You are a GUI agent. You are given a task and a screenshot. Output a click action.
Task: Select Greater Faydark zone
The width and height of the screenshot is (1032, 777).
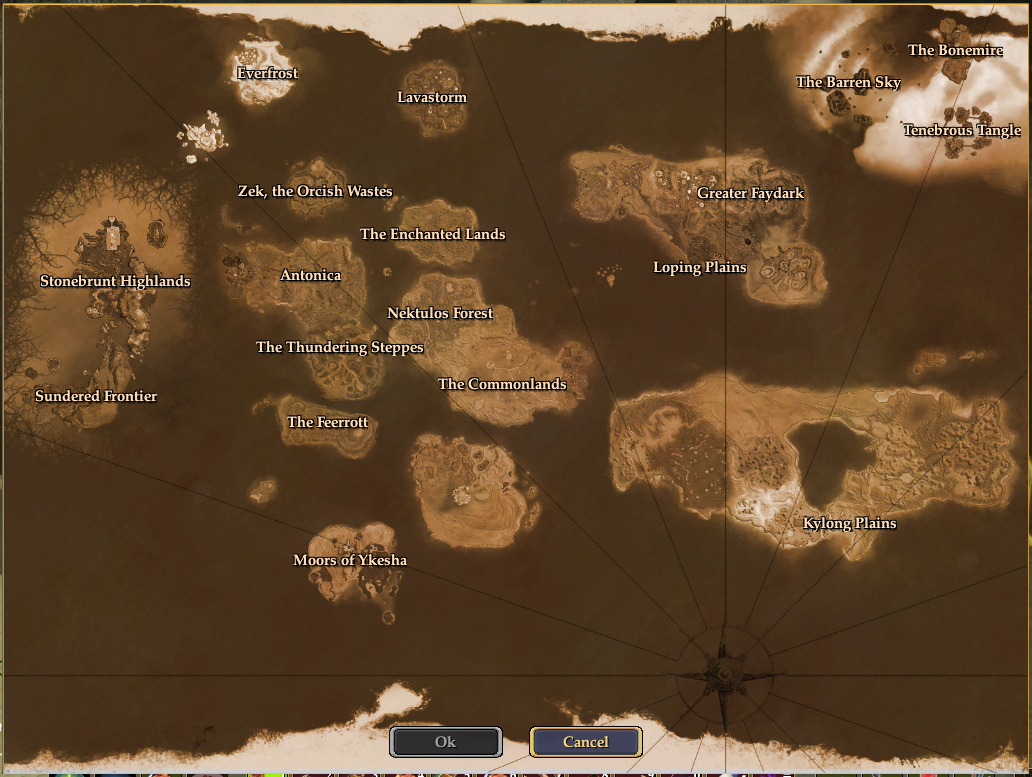750,193
